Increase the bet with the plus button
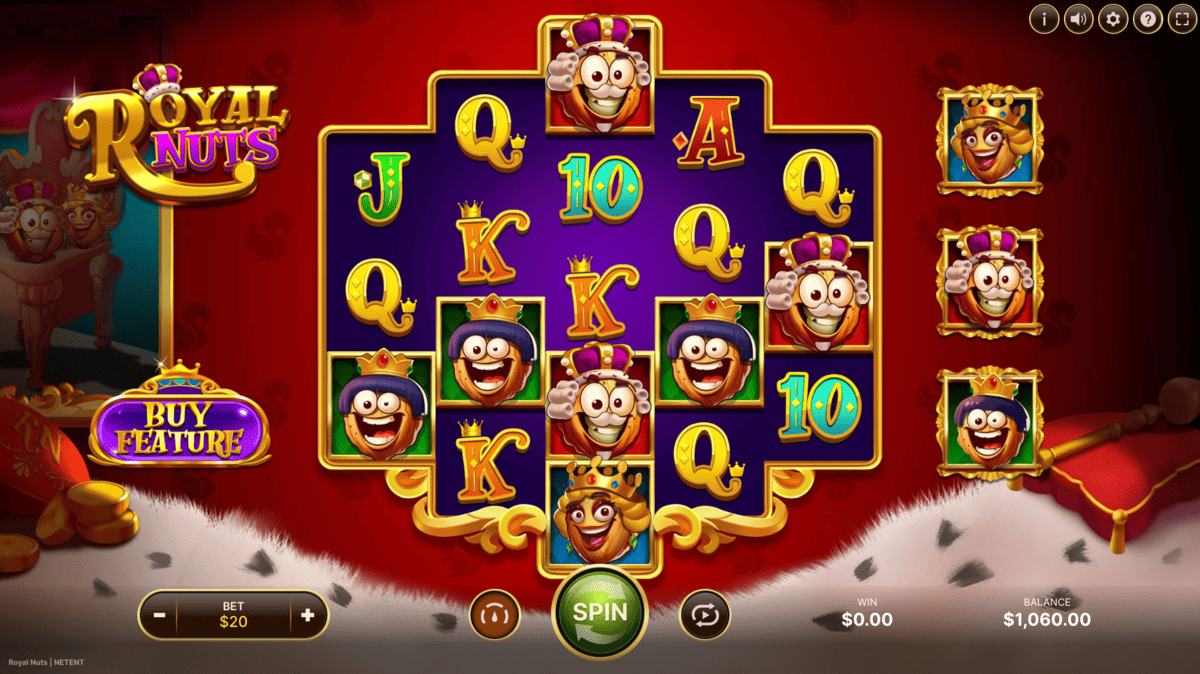 pyautogui.click(x=307, y=615)
